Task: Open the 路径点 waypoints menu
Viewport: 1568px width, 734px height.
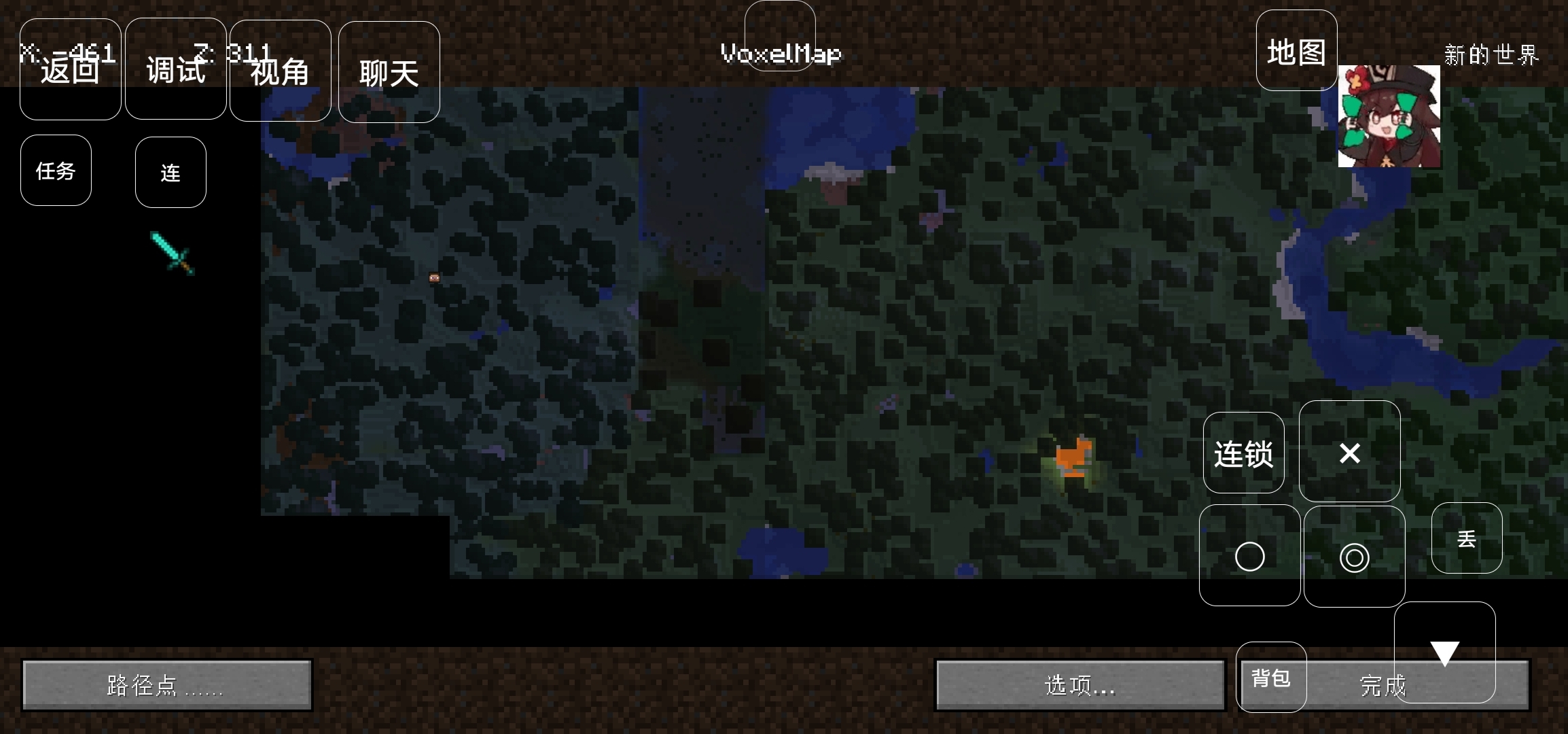Action: (x=166, y=685)
